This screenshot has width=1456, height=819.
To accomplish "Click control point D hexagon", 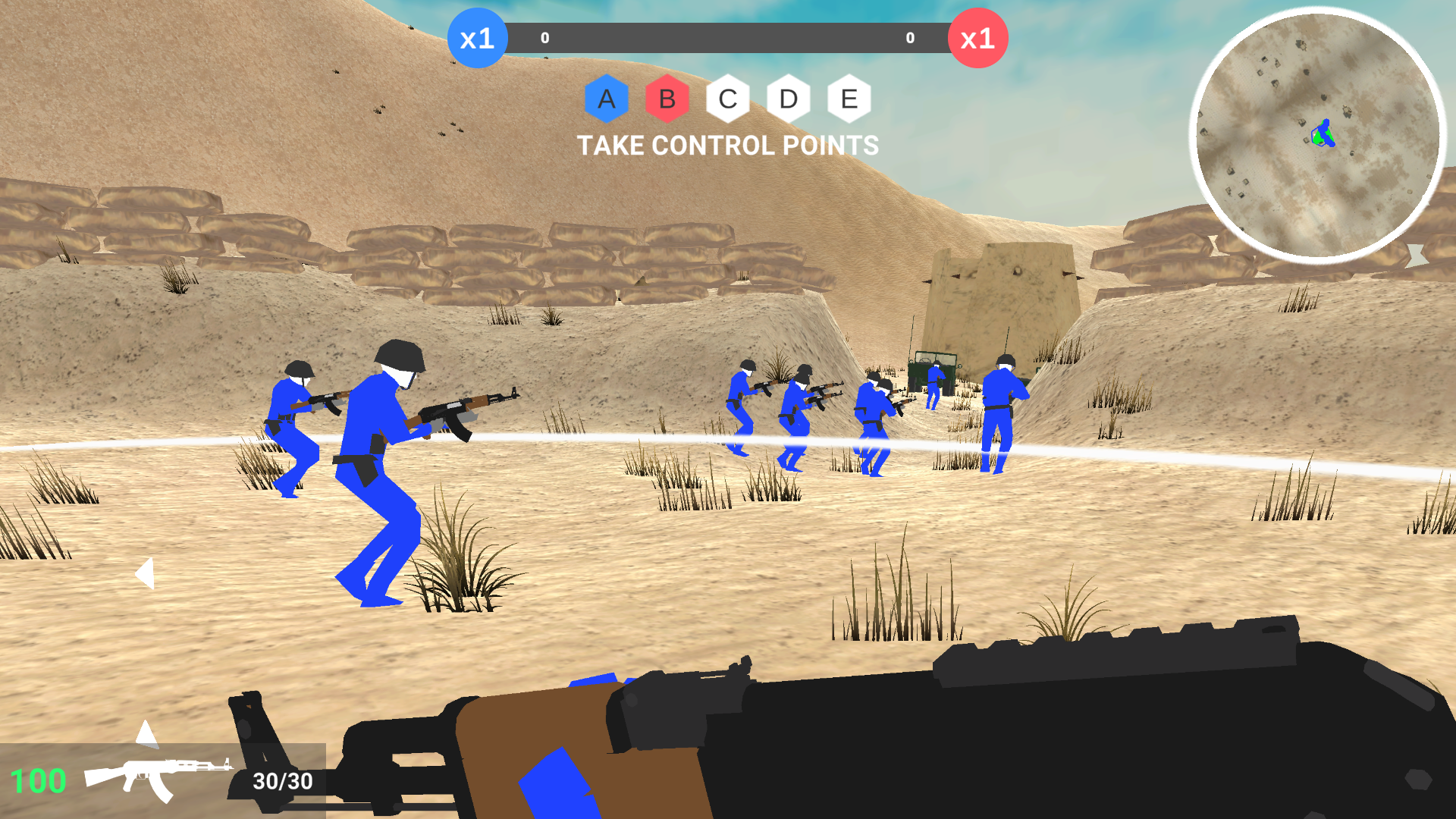I will 788,99.
